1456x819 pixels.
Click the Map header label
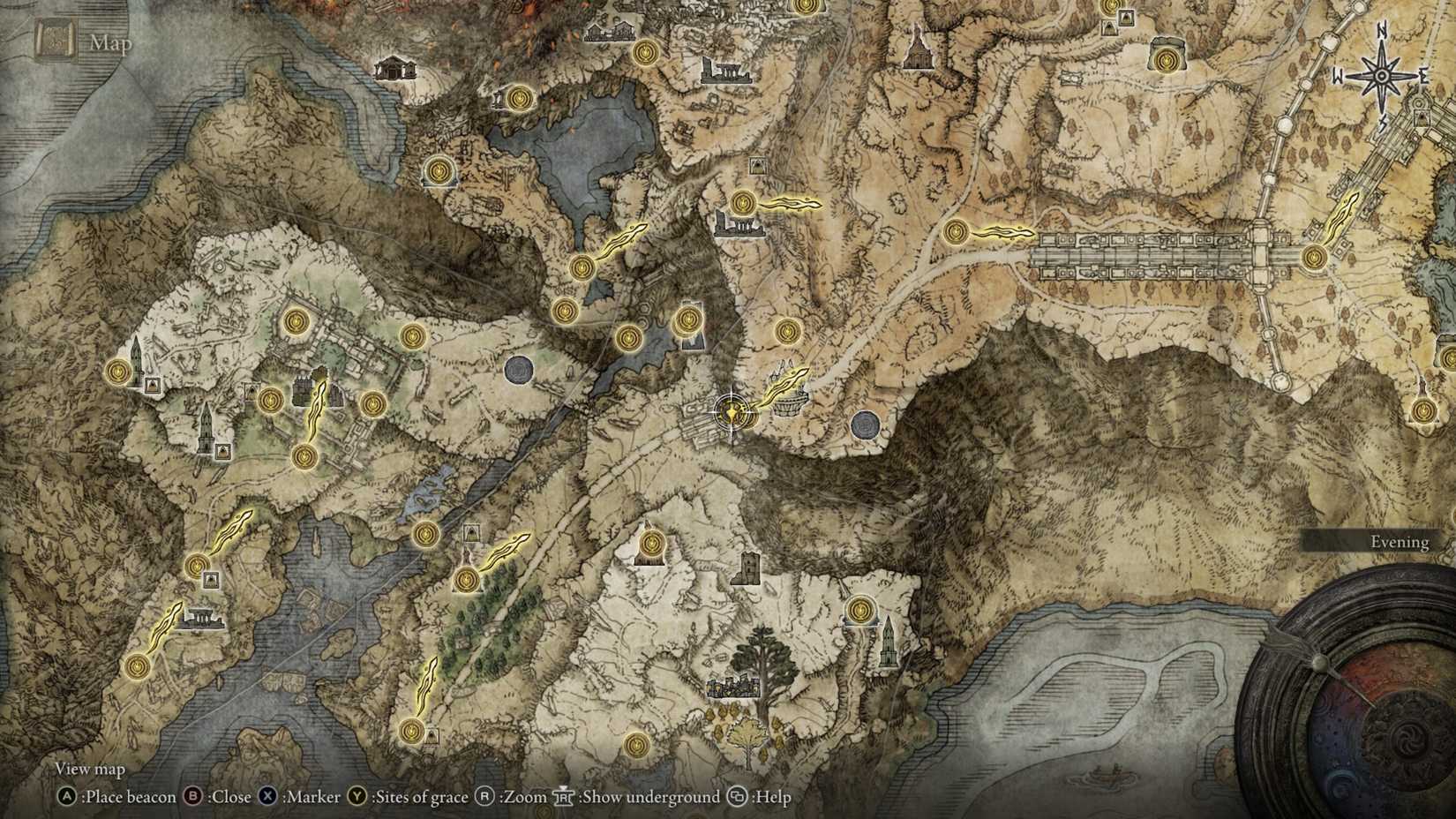110,42
